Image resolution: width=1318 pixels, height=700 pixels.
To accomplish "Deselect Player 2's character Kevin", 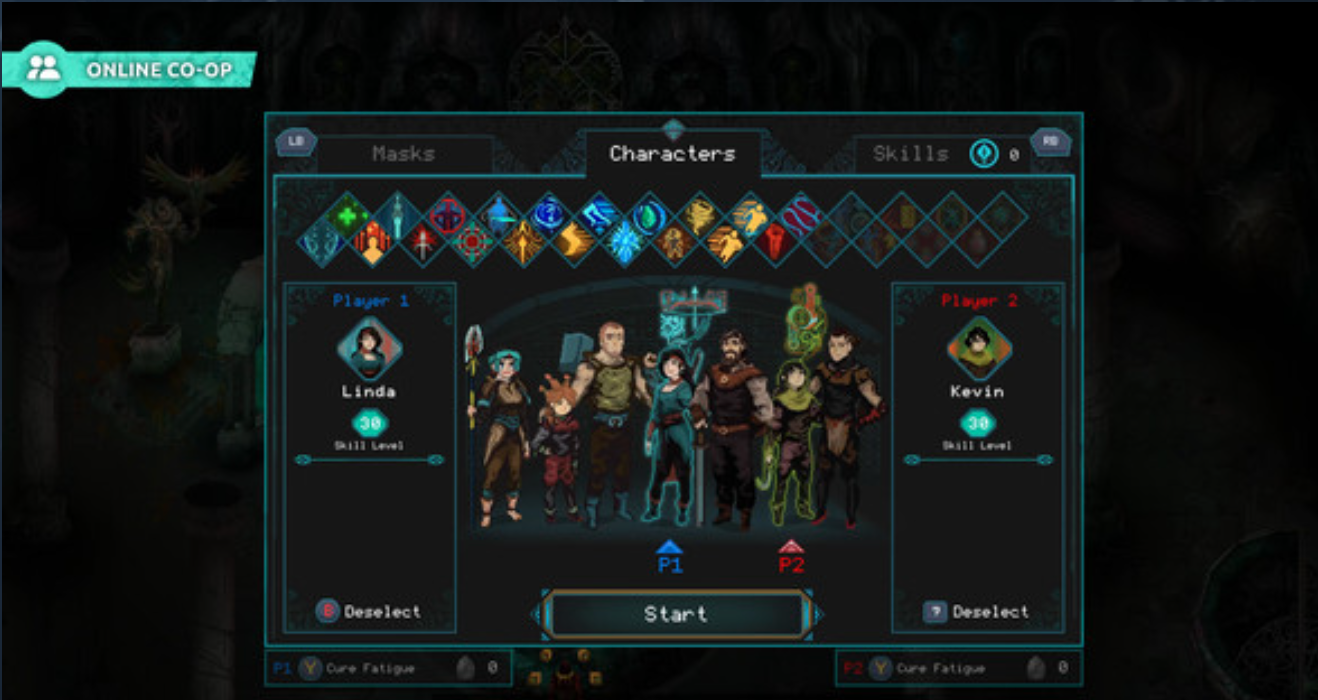I will (977, 611).
